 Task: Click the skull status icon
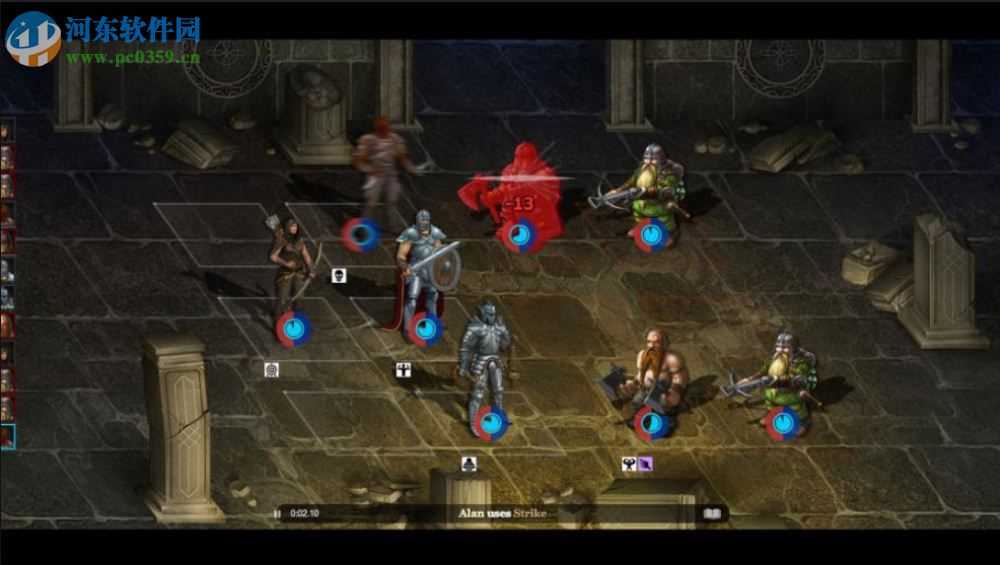pyautogui.click(x=339, y=275)
